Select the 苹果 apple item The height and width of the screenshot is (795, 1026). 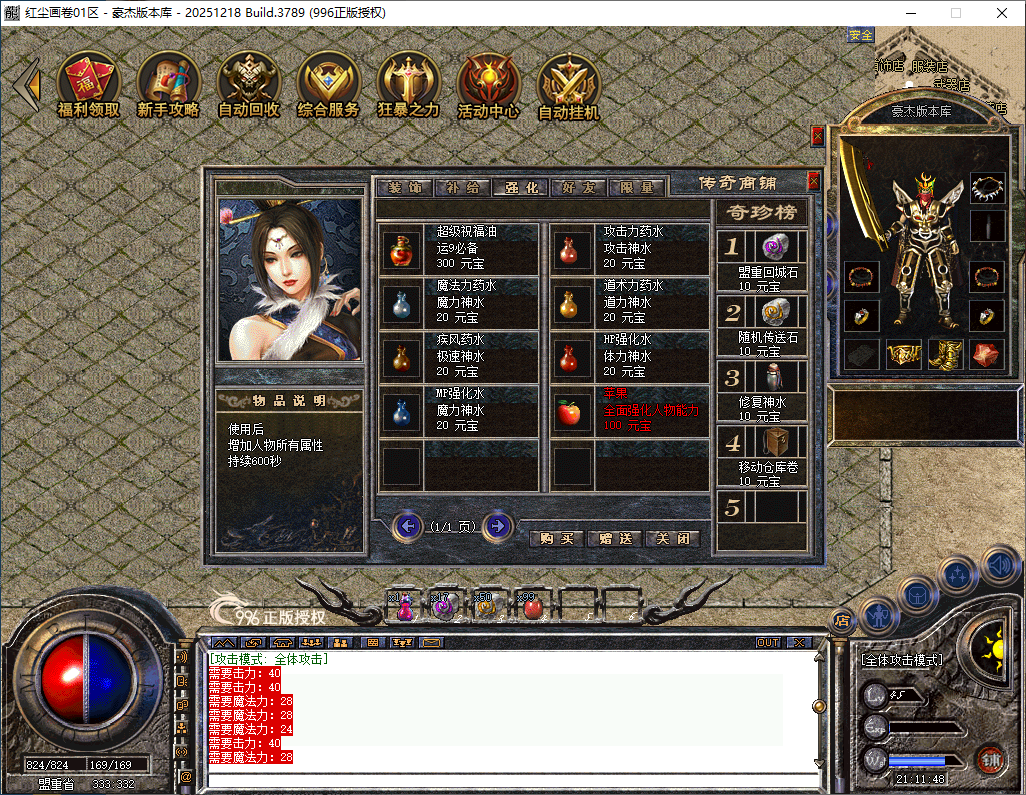[626, 410]
